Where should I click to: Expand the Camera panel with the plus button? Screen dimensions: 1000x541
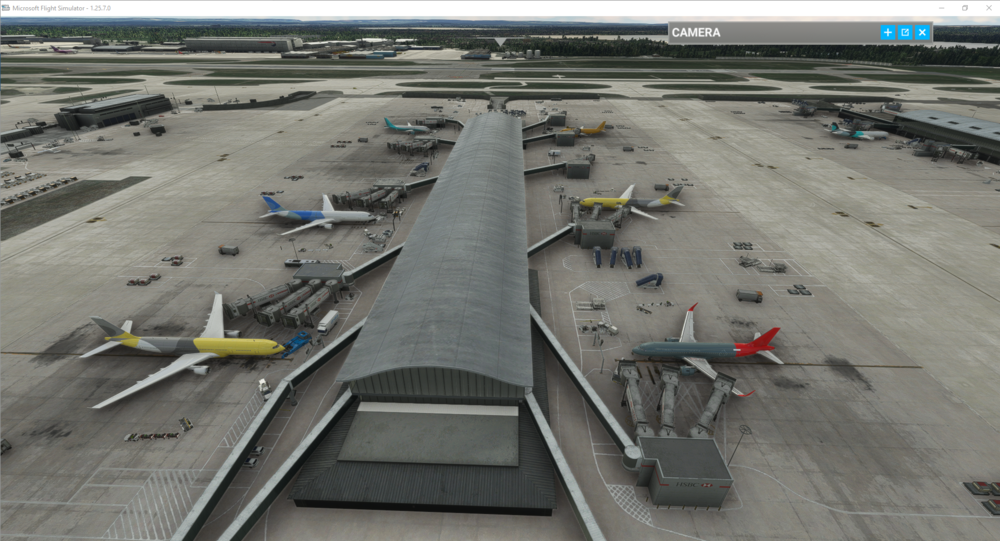(x=887, y=33)
